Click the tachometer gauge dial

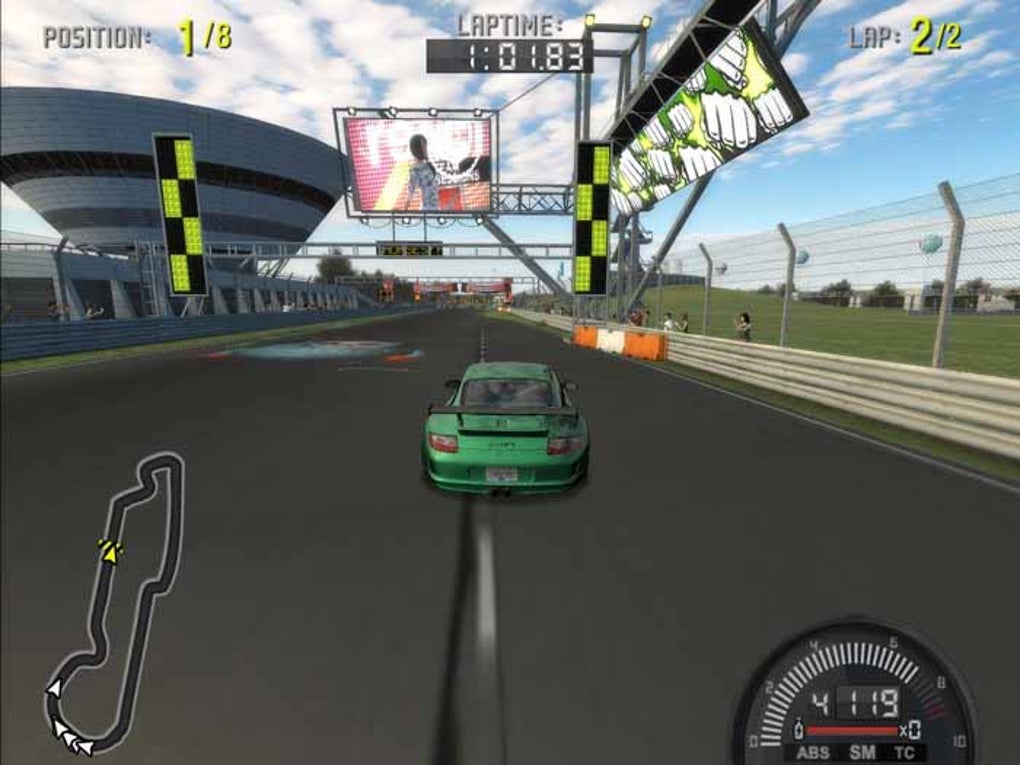[855, 690]
